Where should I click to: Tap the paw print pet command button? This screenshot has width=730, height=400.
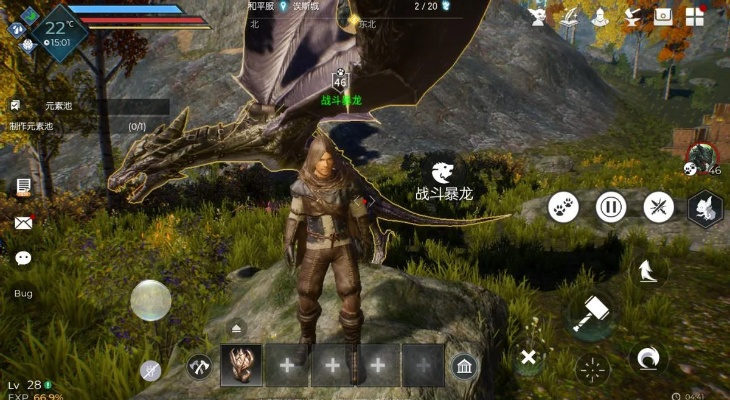point(563,207)
